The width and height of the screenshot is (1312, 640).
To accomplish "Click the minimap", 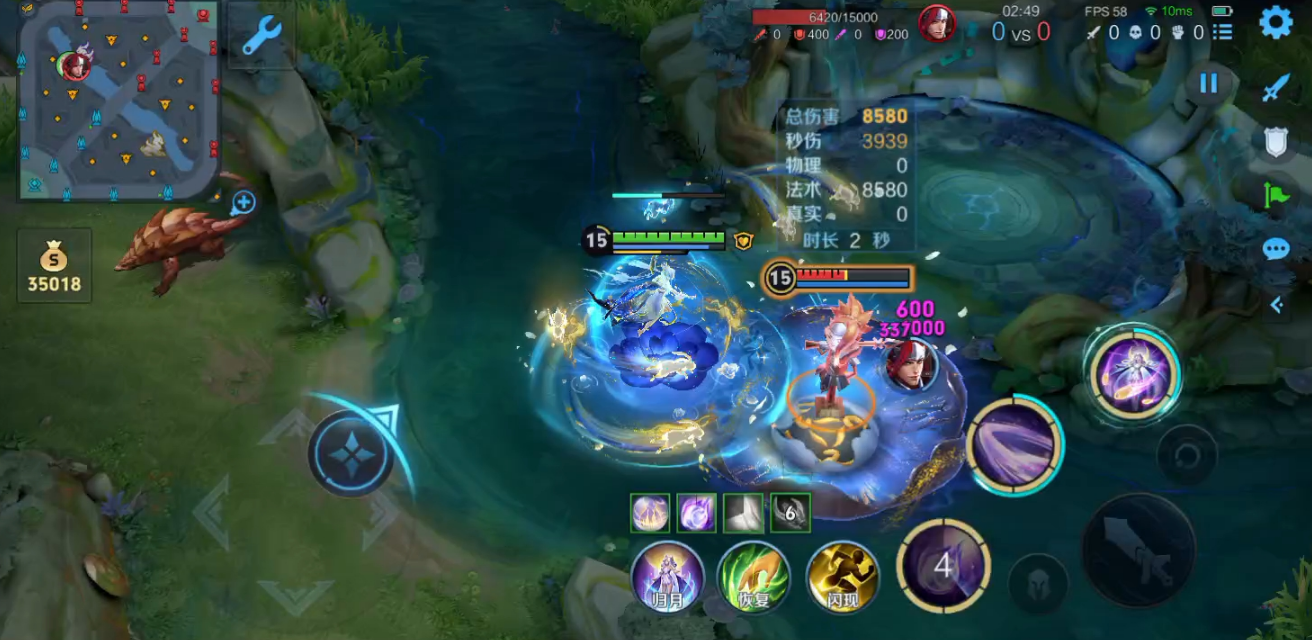I will [119, 100].
